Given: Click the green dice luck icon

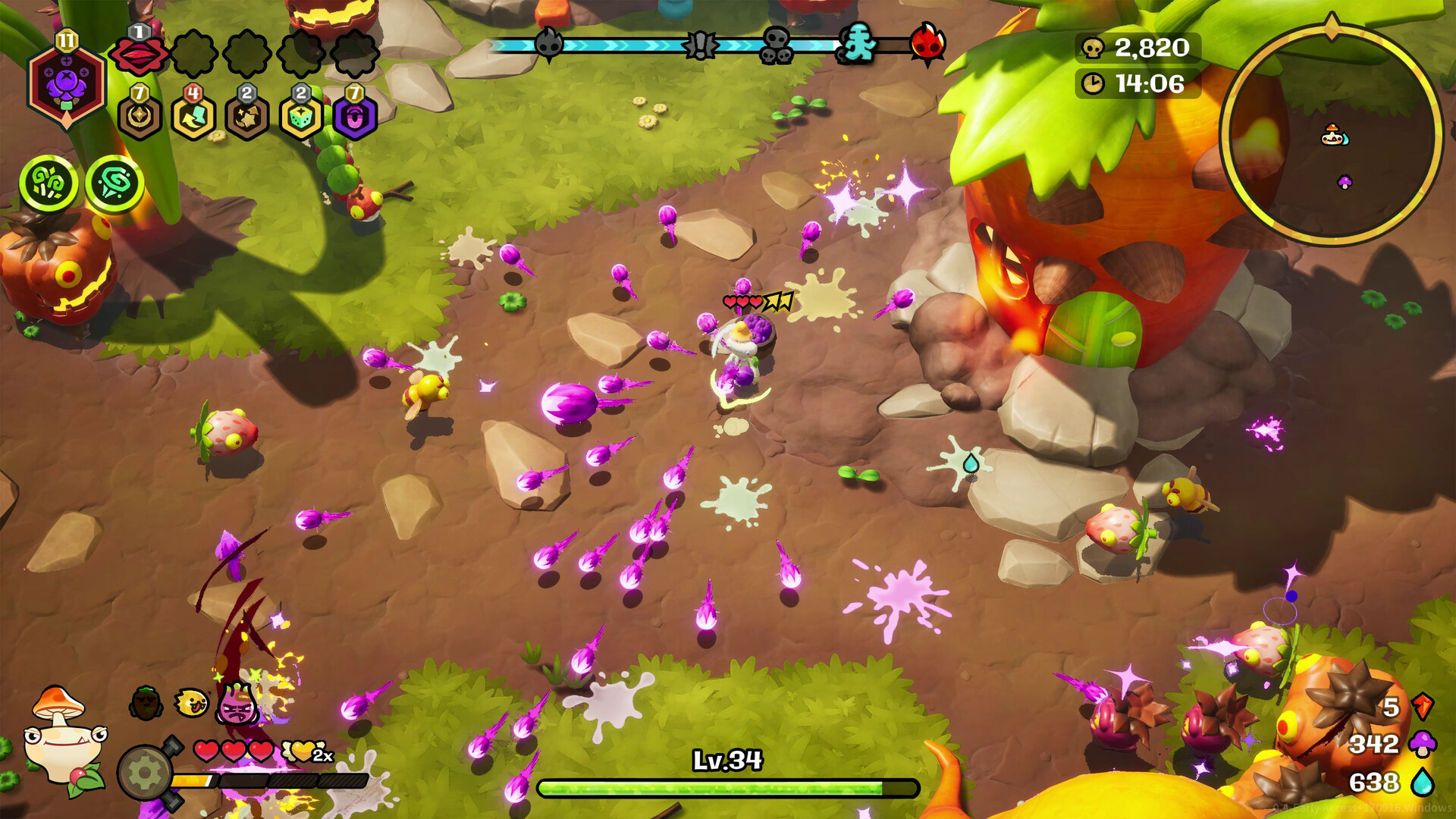Looking at the screenshot, I should (x=301, y=117).
